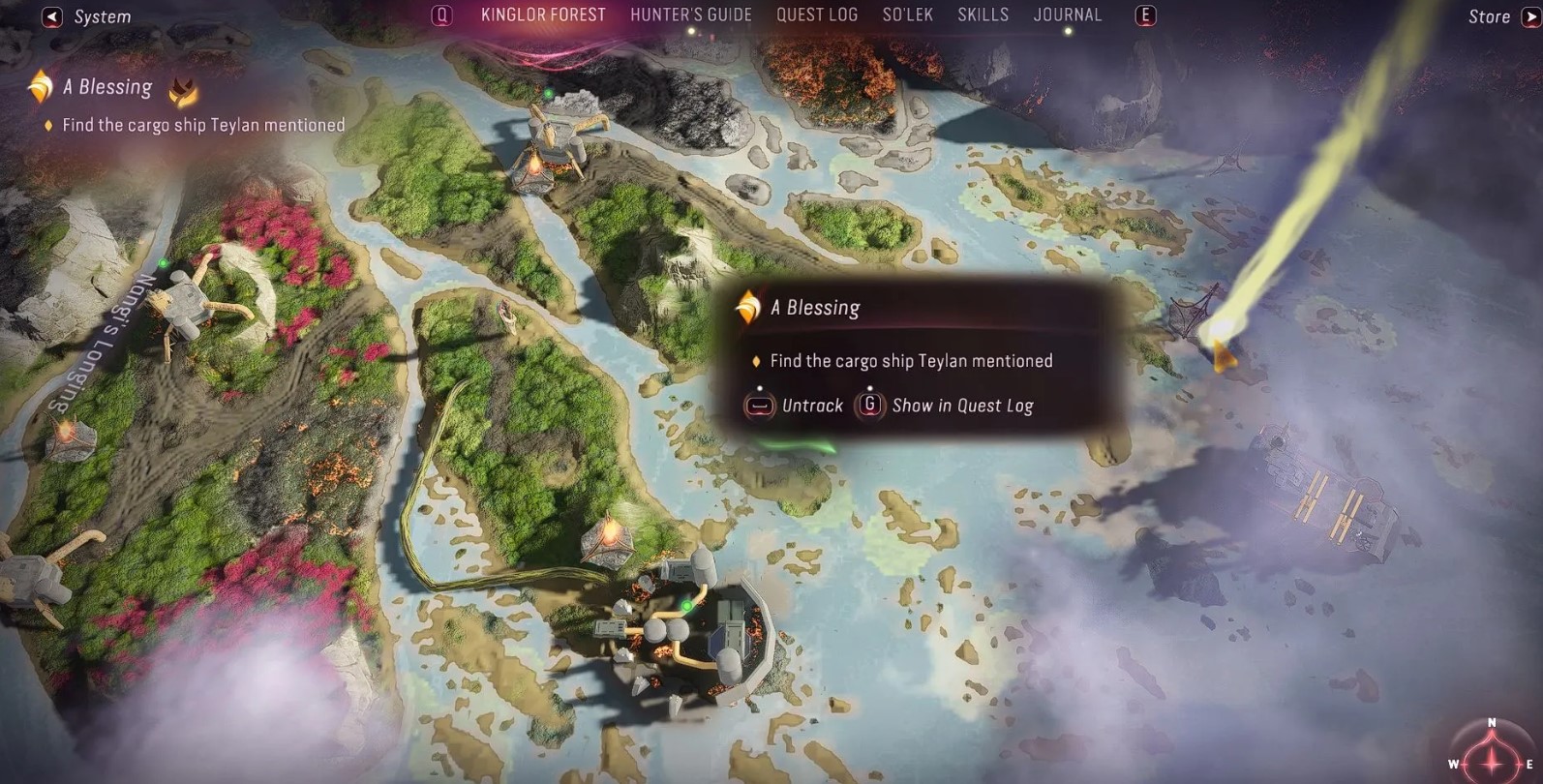Image resolution: width=1543 pixels, height=784 pixels.
Task: Go to the Skills tab
Action: 983,15
